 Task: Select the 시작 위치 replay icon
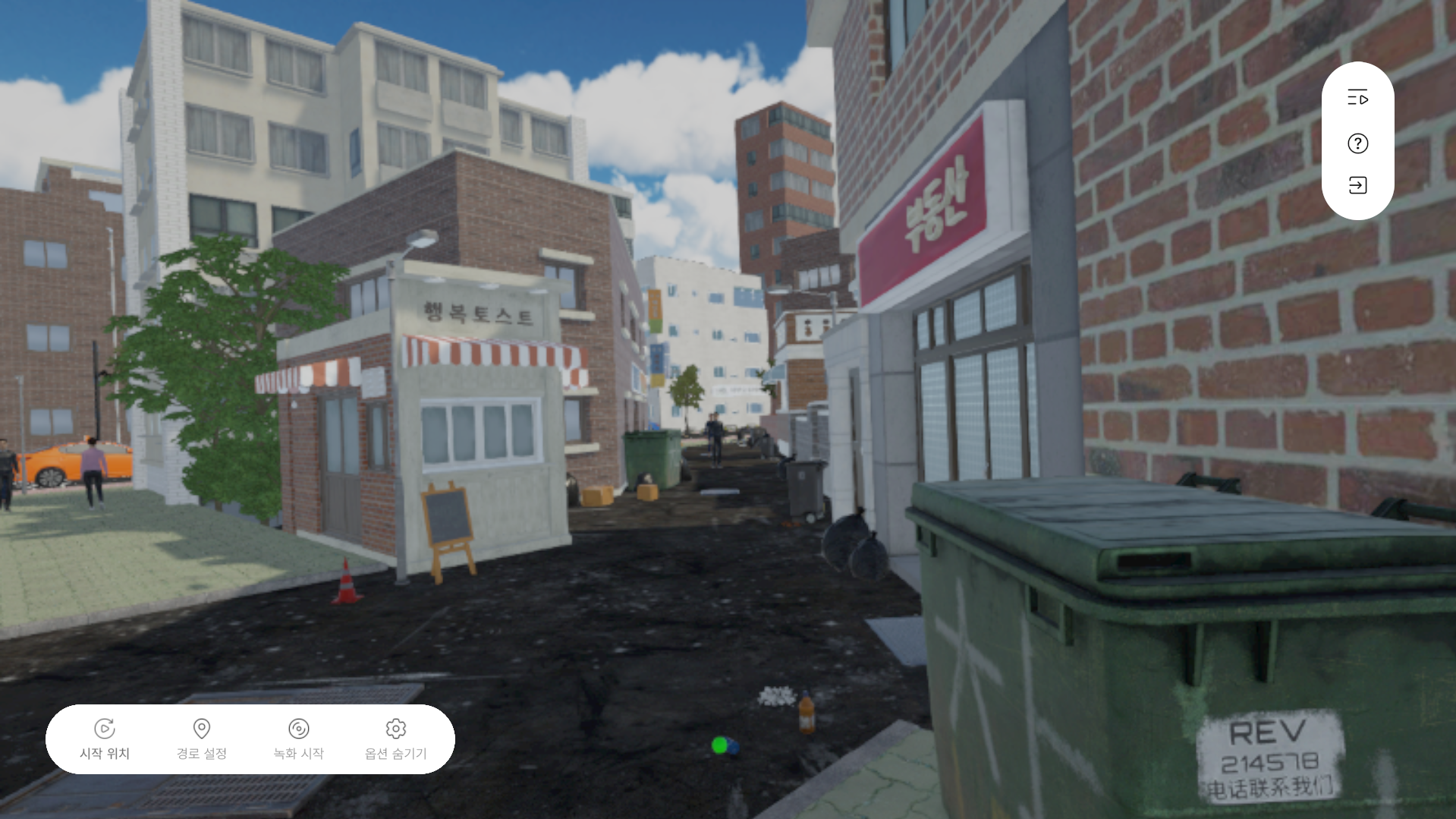pyautogui.click(x=105, y=727)
